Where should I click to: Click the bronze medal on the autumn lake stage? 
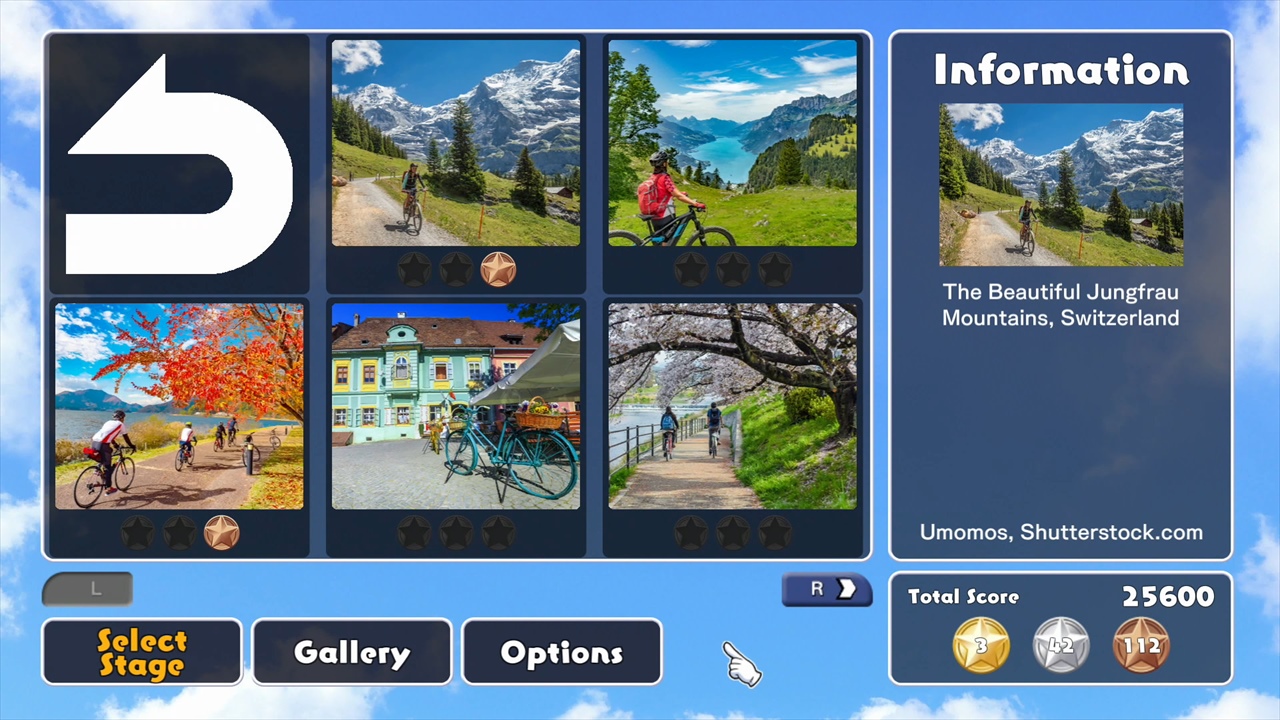click(x=221, y=532)
